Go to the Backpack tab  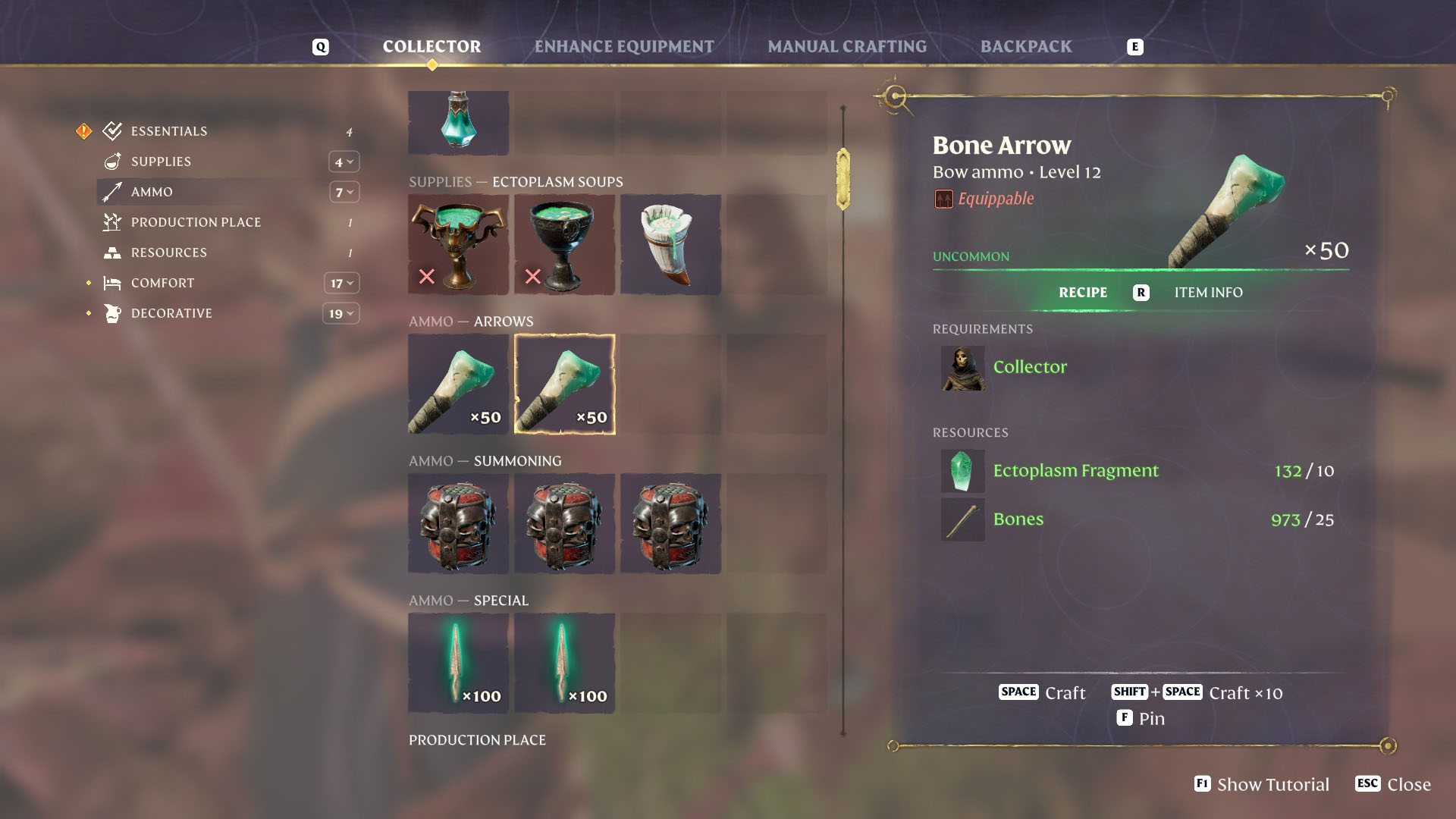[1025, 47]
